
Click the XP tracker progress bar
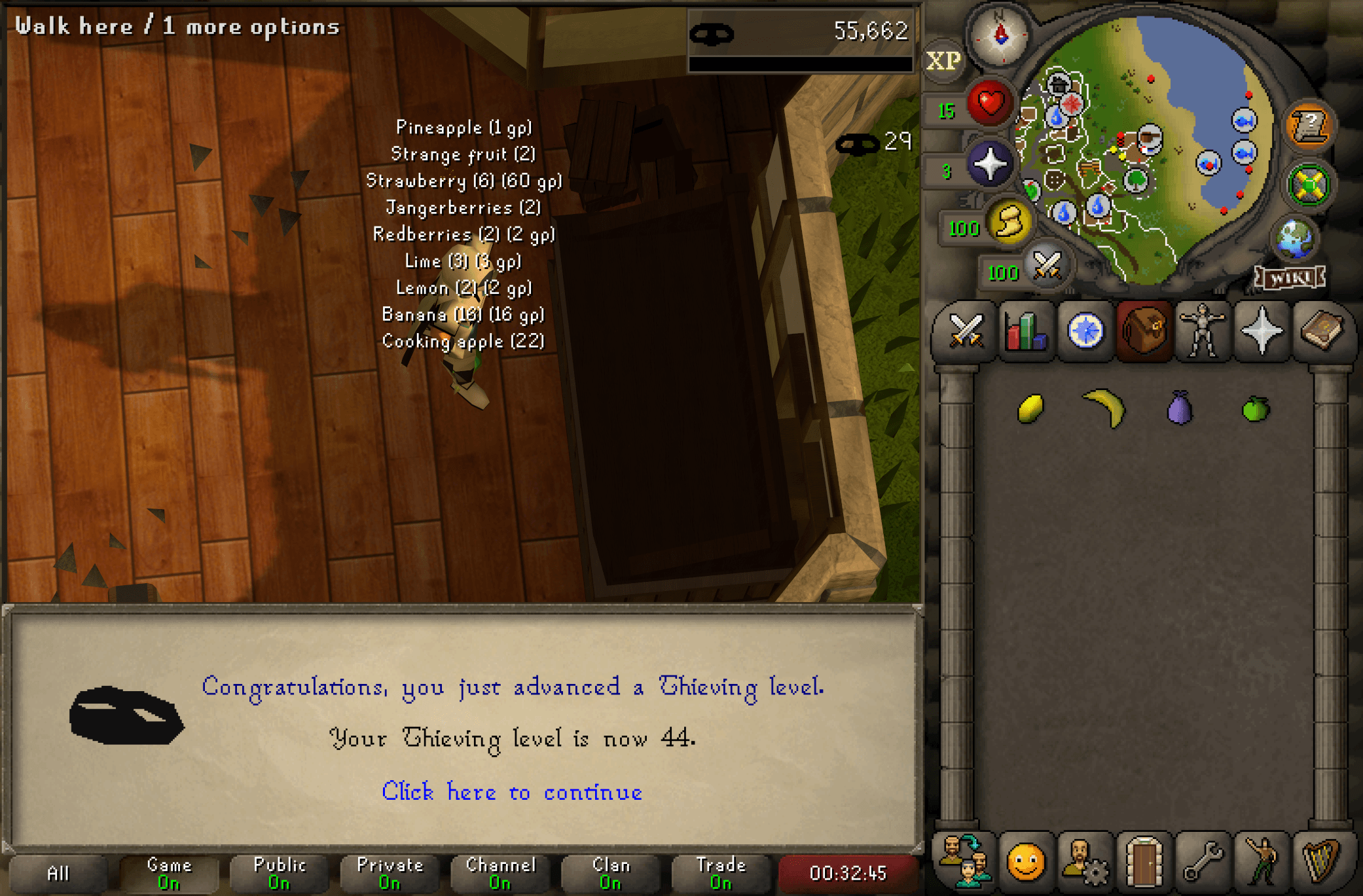800,63
